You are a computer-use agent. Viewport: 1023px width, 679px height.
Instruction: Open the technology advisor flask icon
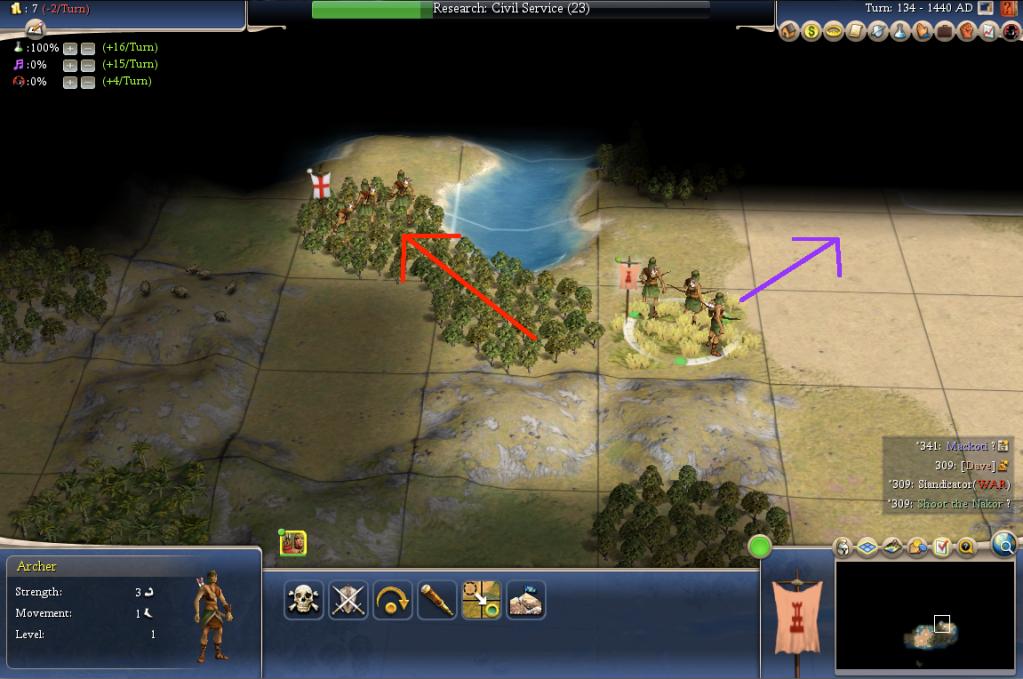tap(900, 31)
